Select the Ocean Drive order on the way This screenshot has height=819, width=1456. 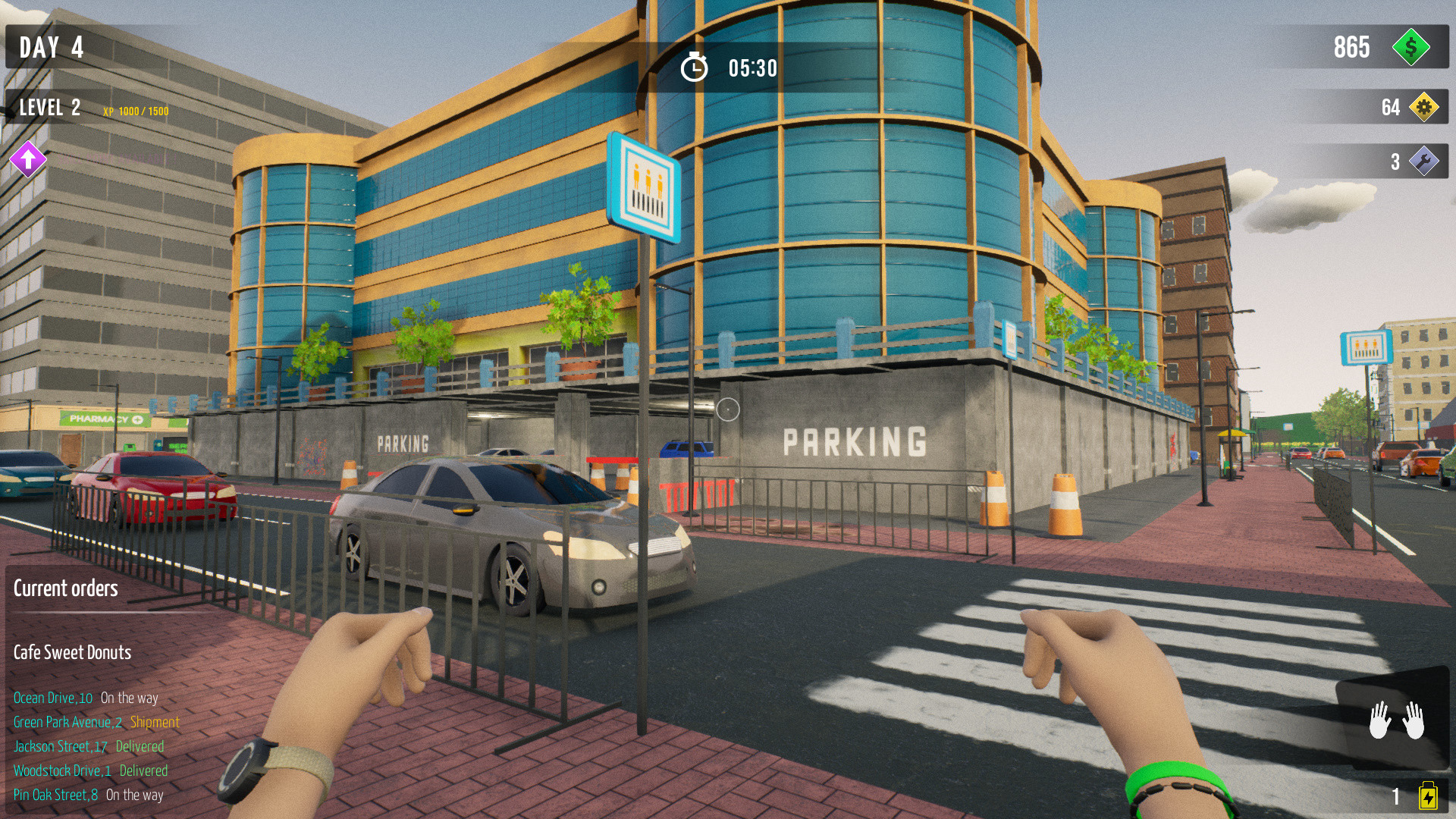(87, 698)
